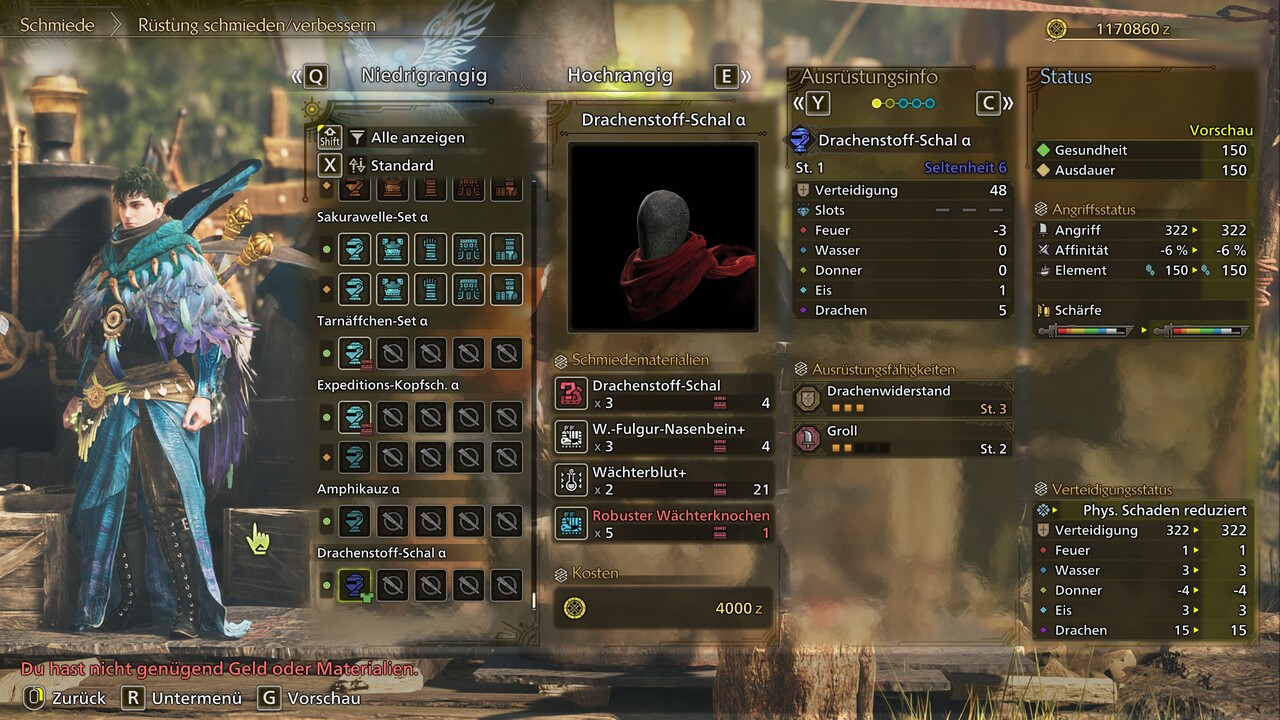Click the Drachenstoff-Schal material row
The width and height of the screenshot is (1280, 720).
[x=663, y=394]
